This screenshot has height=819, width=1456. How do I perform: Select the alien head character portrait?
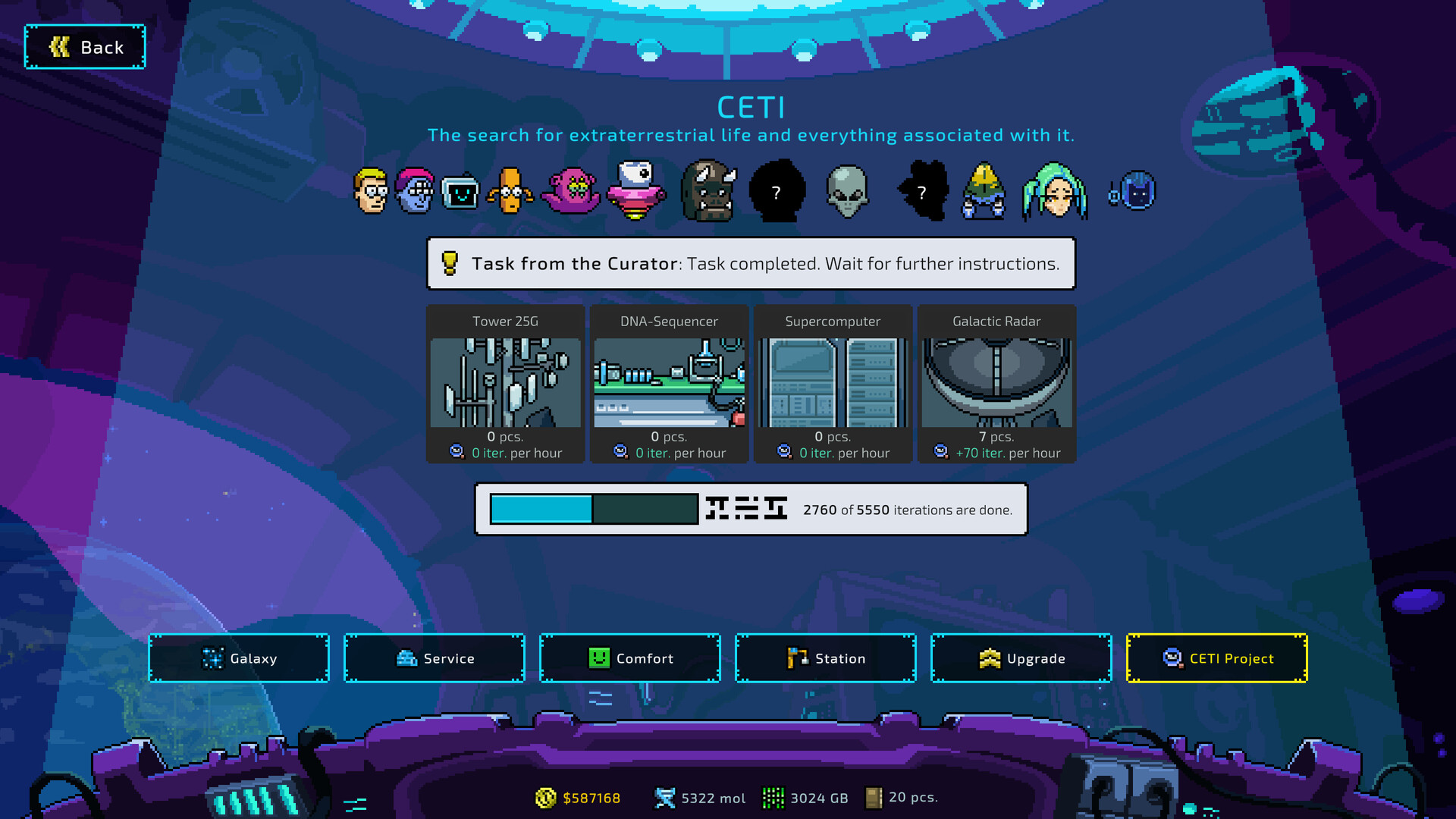pyautogui.click(x=848, y=192)
